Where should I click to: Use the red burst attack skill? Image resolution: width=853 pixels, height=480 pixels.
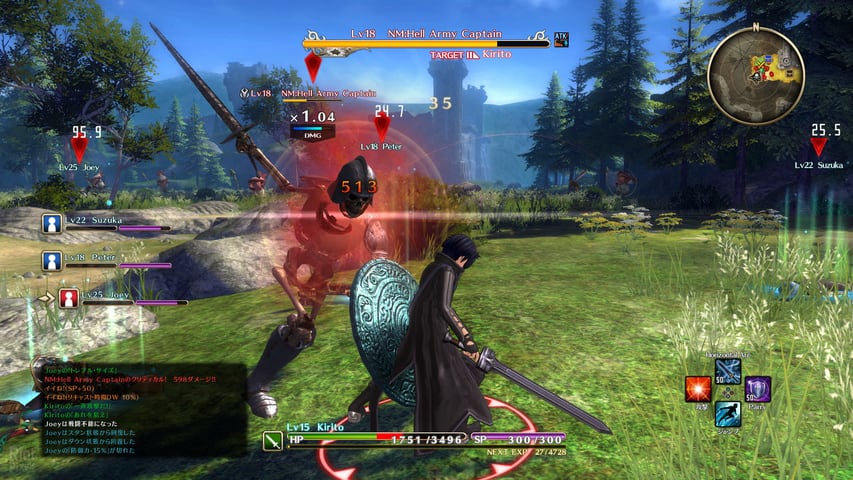click(x=698, y=390)
